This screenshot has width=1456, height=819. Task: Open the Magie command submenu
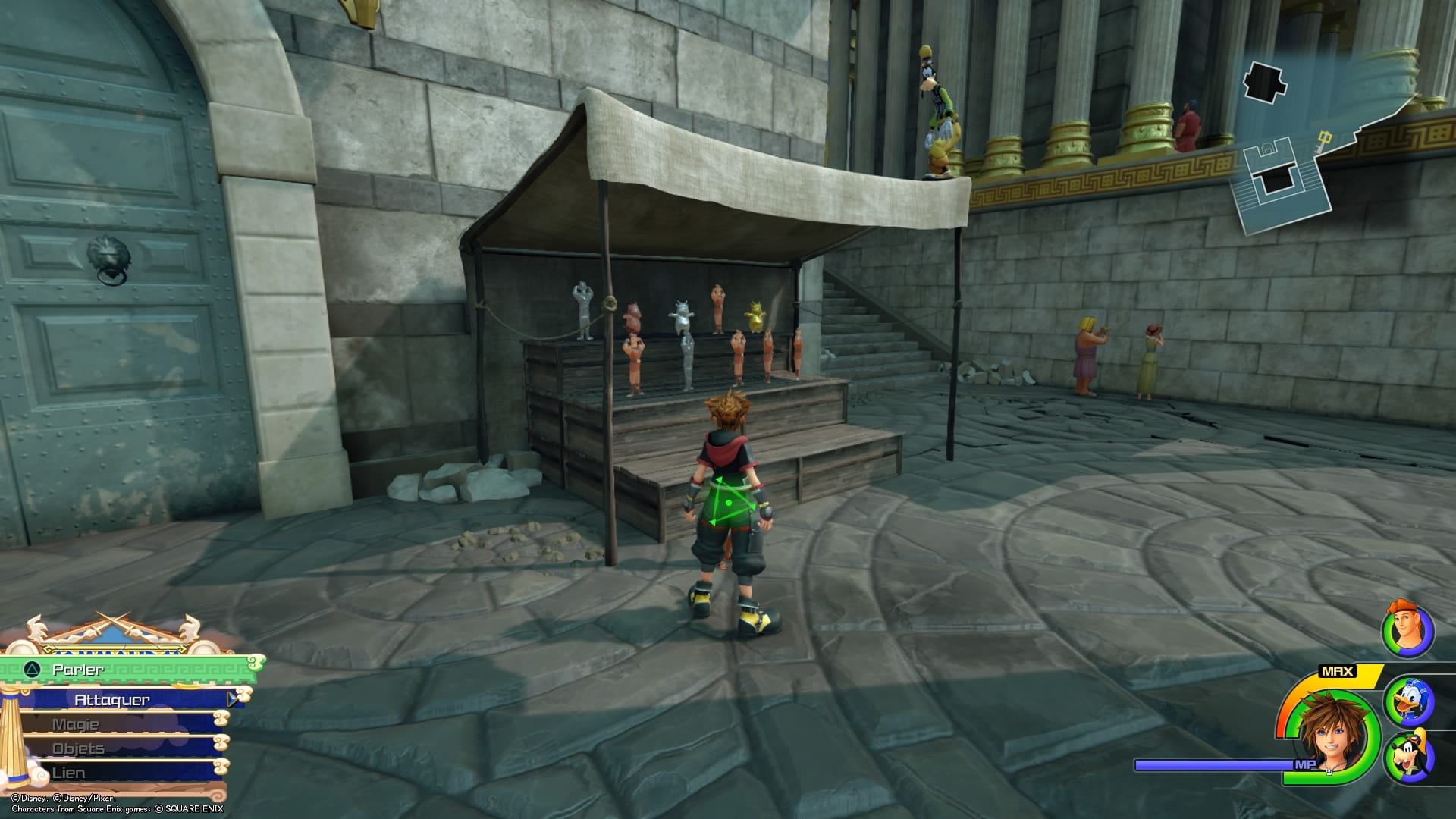(x=76, y=724)
